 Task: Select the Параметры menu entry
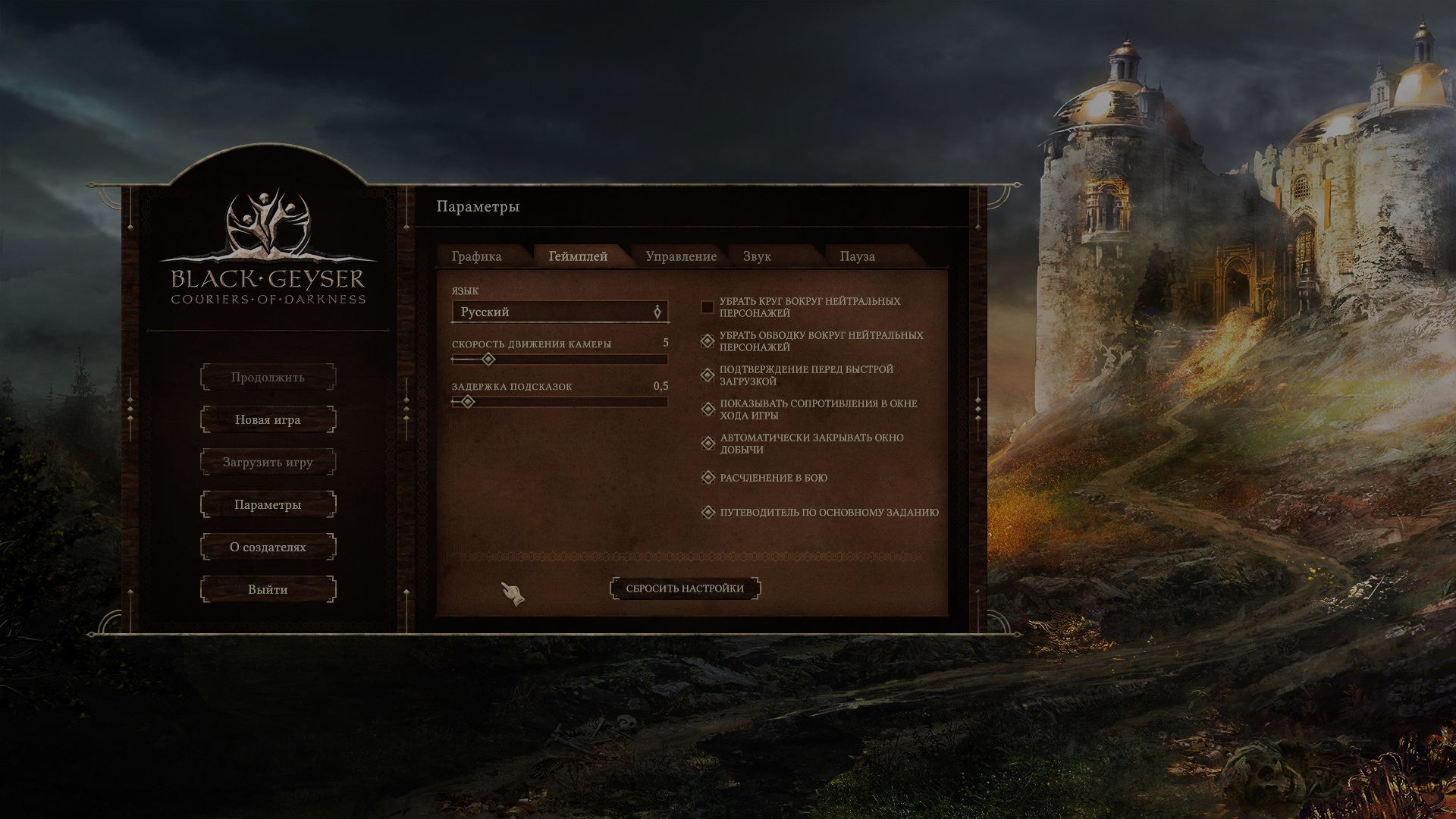click(268, 504)
